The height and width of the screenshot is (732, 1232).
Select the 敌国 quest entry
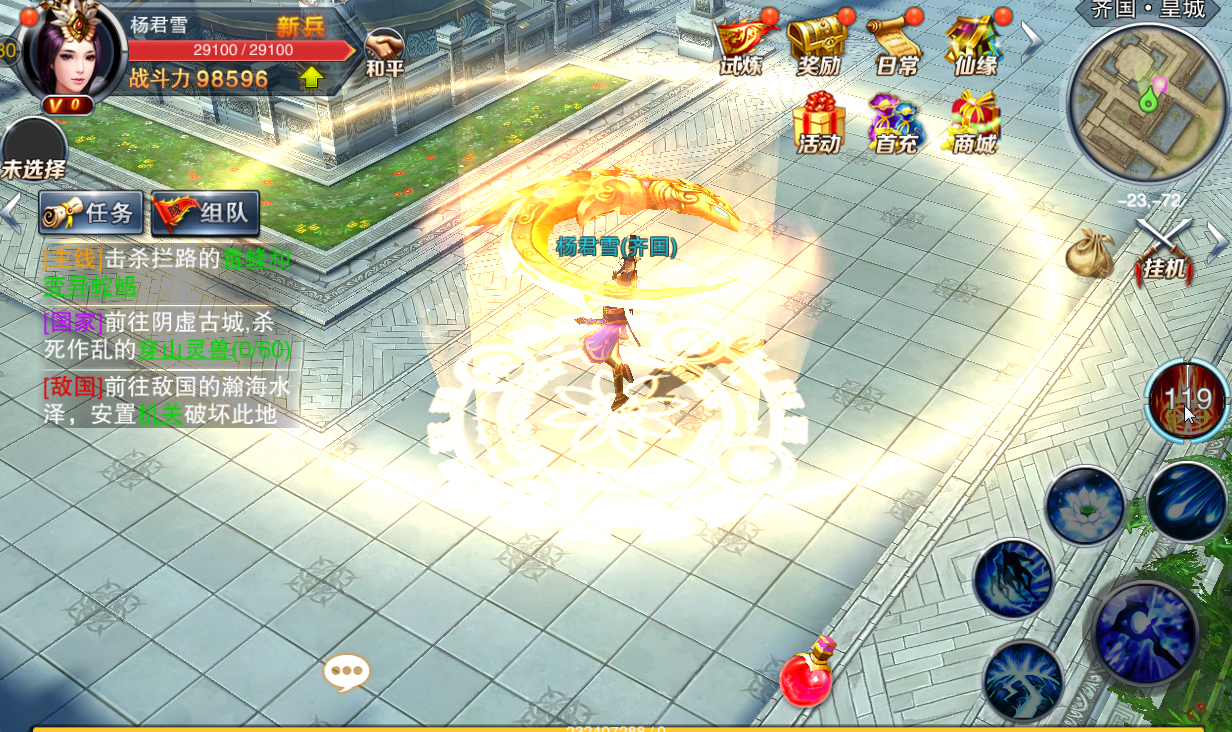(x=166, y=400)
